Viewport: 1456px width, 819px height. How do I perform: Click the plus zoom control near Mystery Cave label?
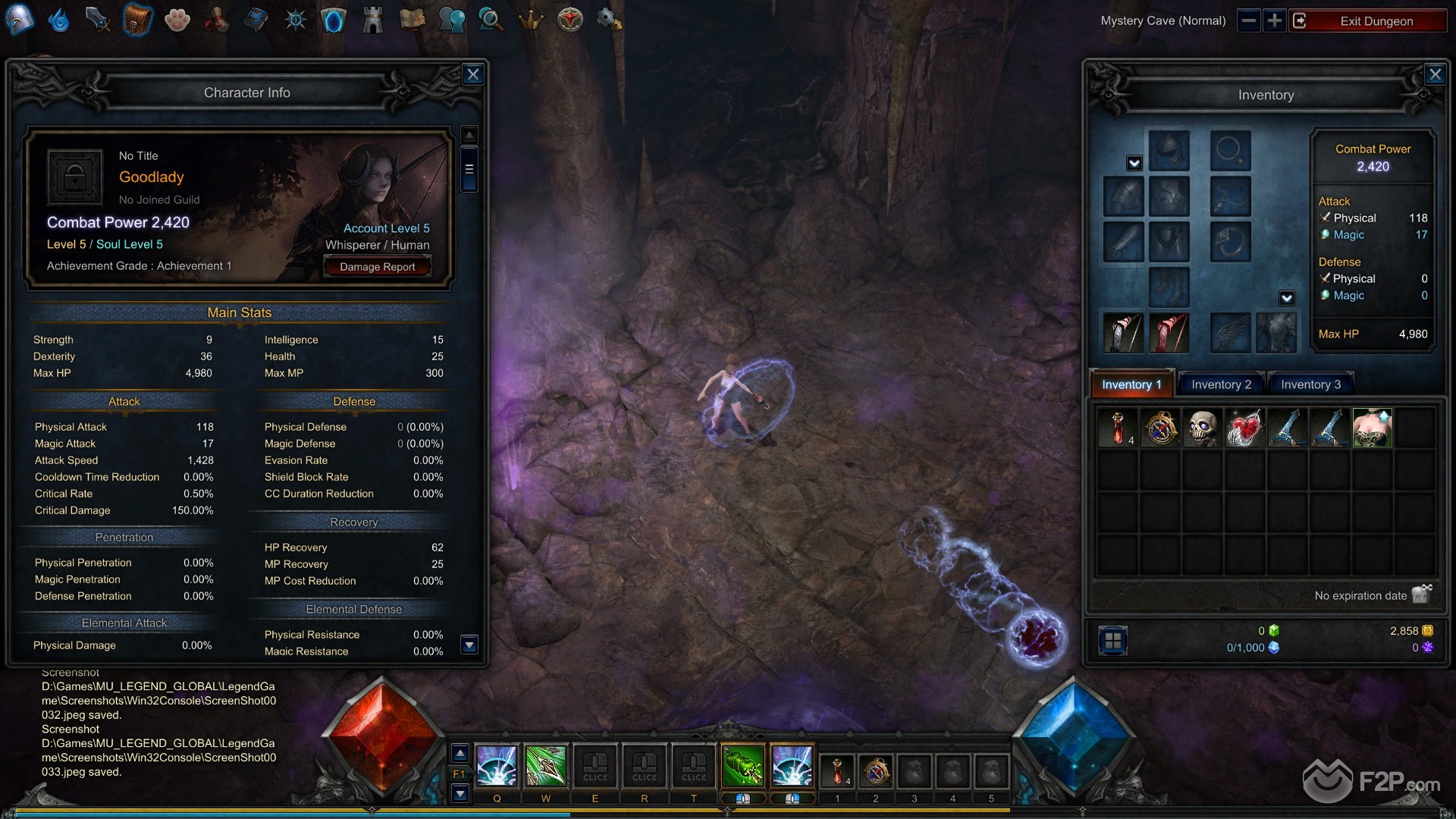1273,20
